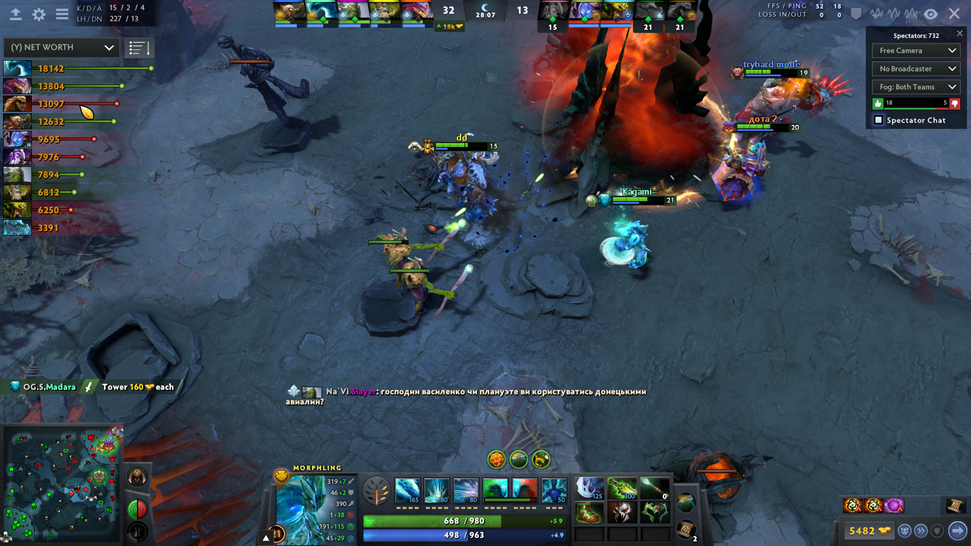Open Morphling's talent tree icon
Image resolution: width=971 pixels, height=546 pixels.
click(x=376, y=491)
